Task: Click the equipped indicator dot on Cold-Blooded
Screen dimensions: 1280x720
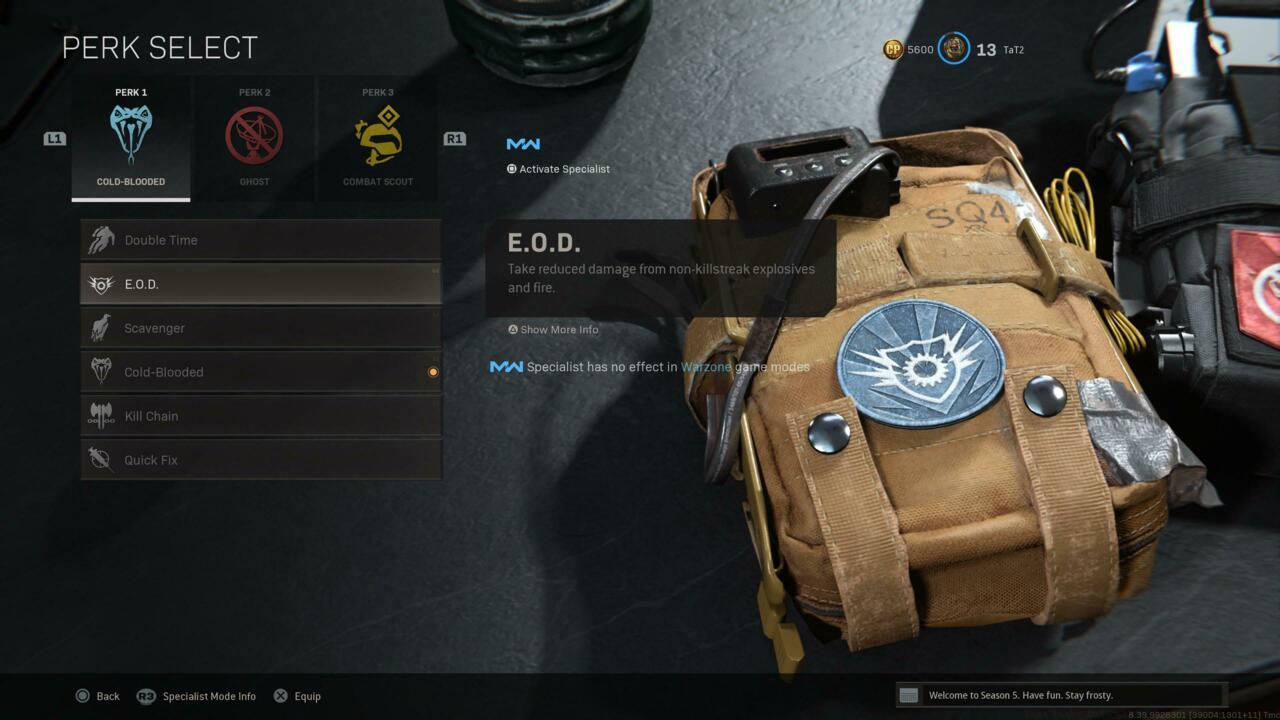Action: [x=432, y=371]
